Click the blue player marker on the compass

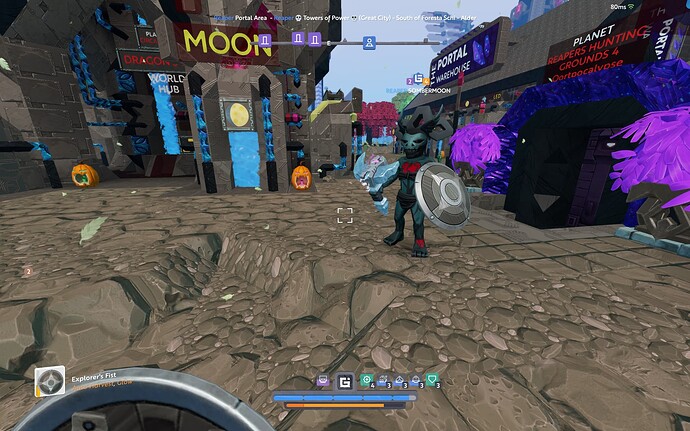(x=369, y=42)
